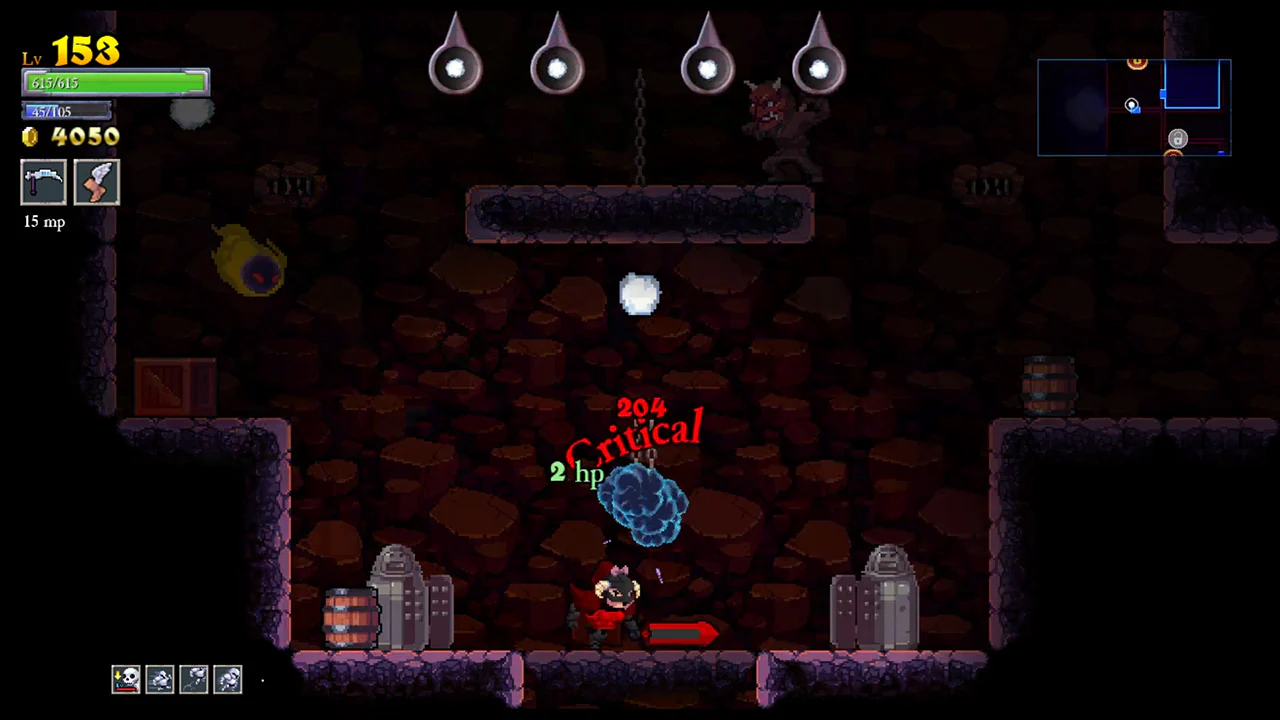Click the winged boots rune icon
The image size is (1280, 720).
(97, 182)
